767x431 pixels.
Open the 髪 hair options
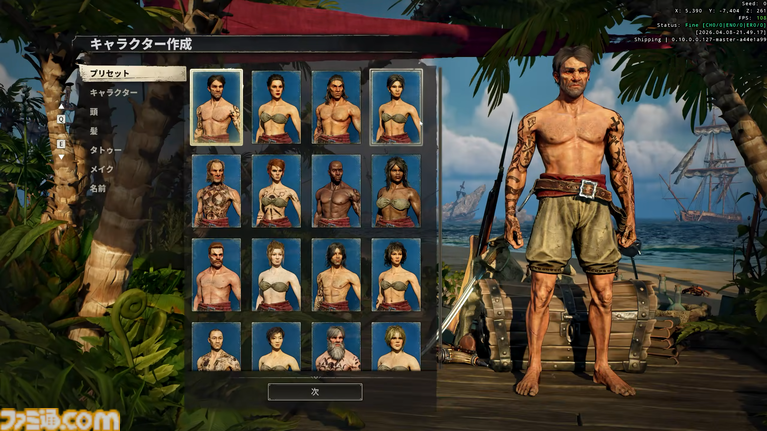95,131
